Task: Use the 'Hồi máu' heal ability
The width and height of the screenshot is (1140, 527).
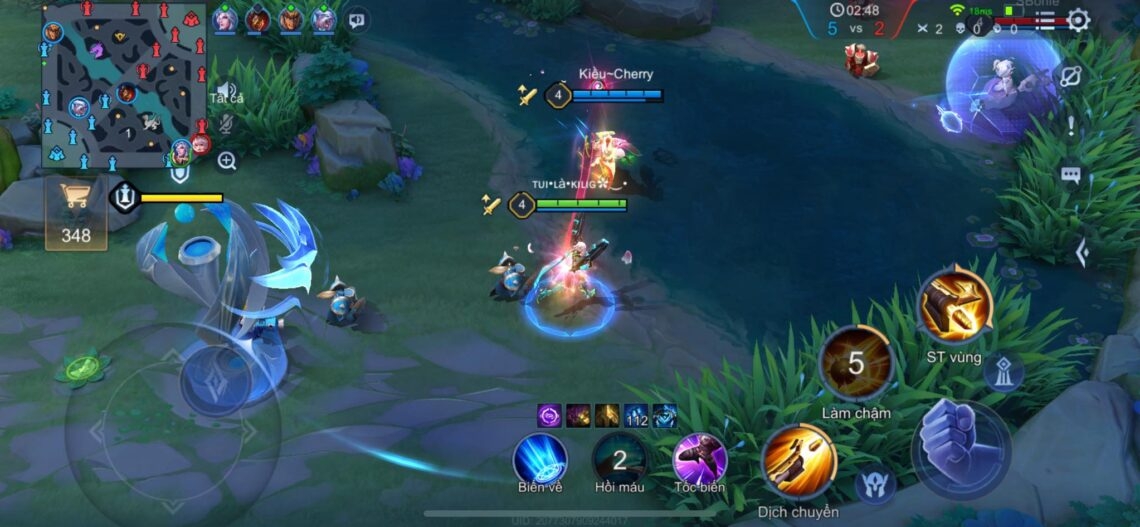Action: pos(619,459)
